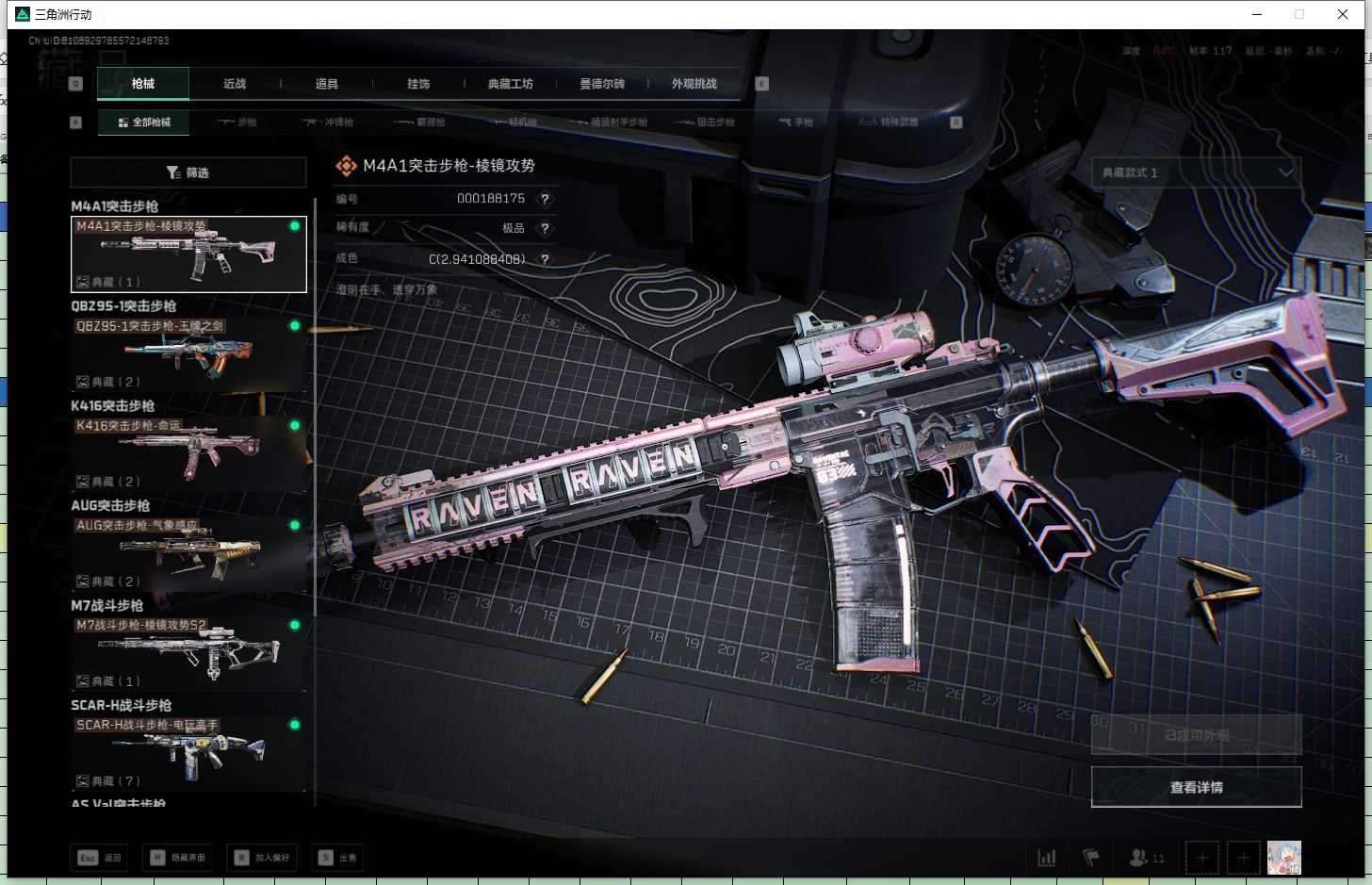Select the 挂饰 charms tab

(418, 84)
